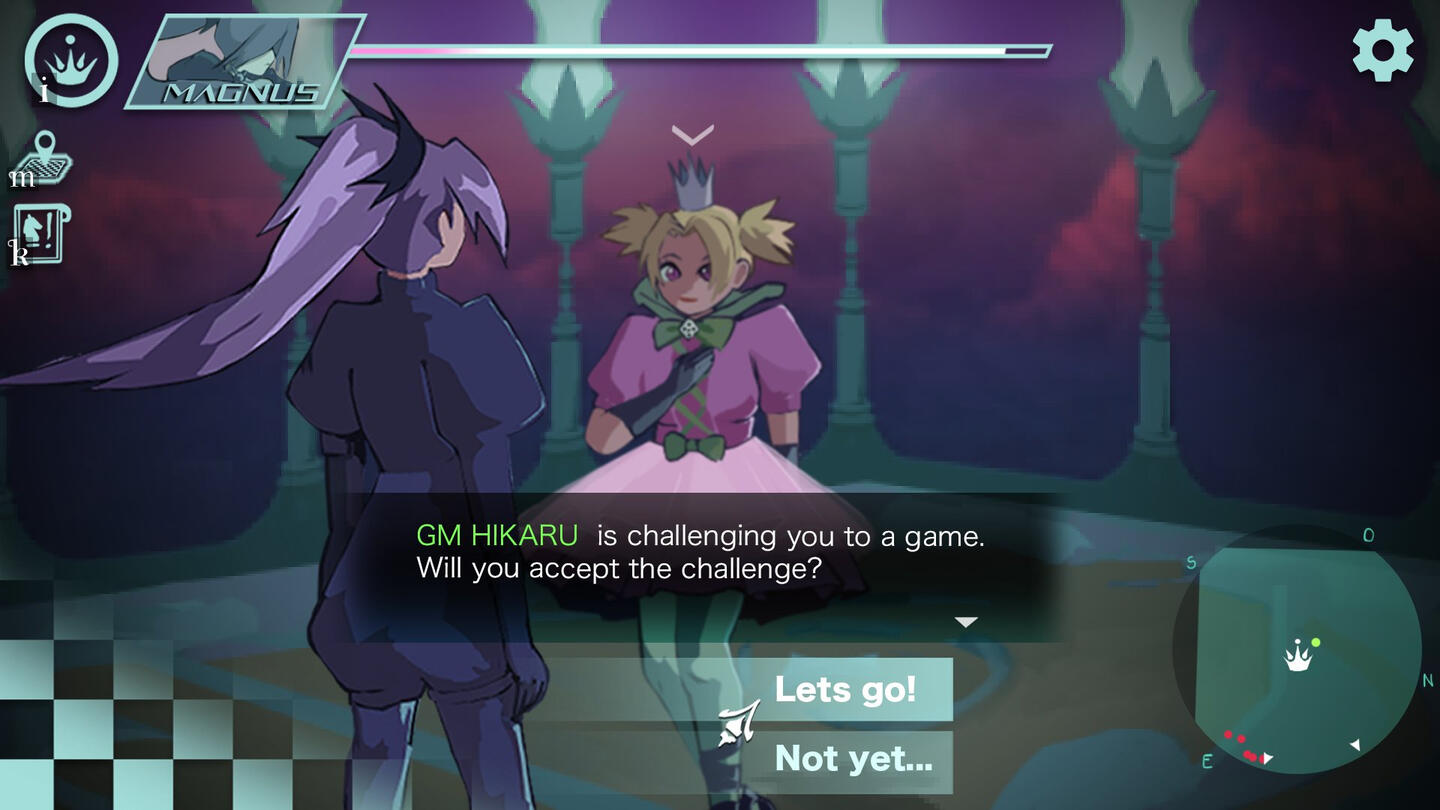Accept the challenge with "Lets go!"

click(845, 690)
